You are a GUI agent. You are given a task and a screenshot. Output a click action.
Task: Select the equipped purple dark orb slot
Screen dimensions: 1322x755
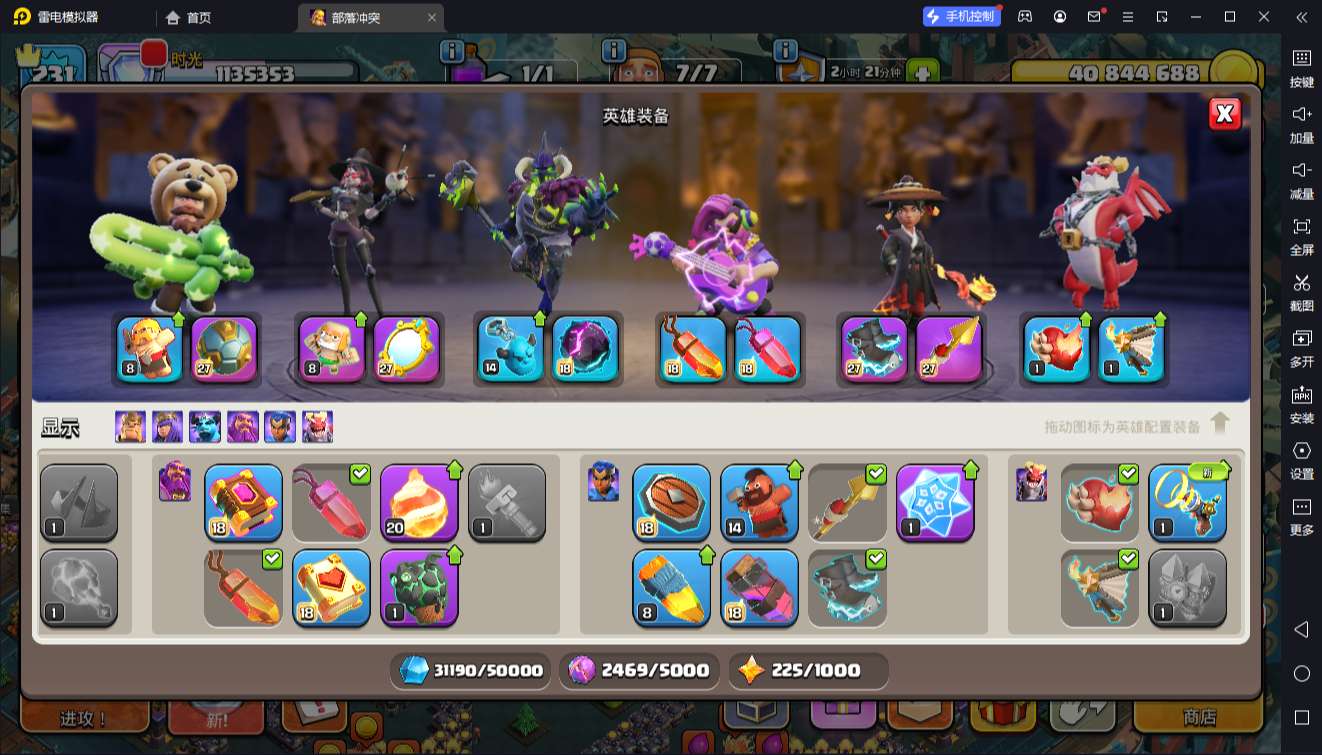(585, 349)
